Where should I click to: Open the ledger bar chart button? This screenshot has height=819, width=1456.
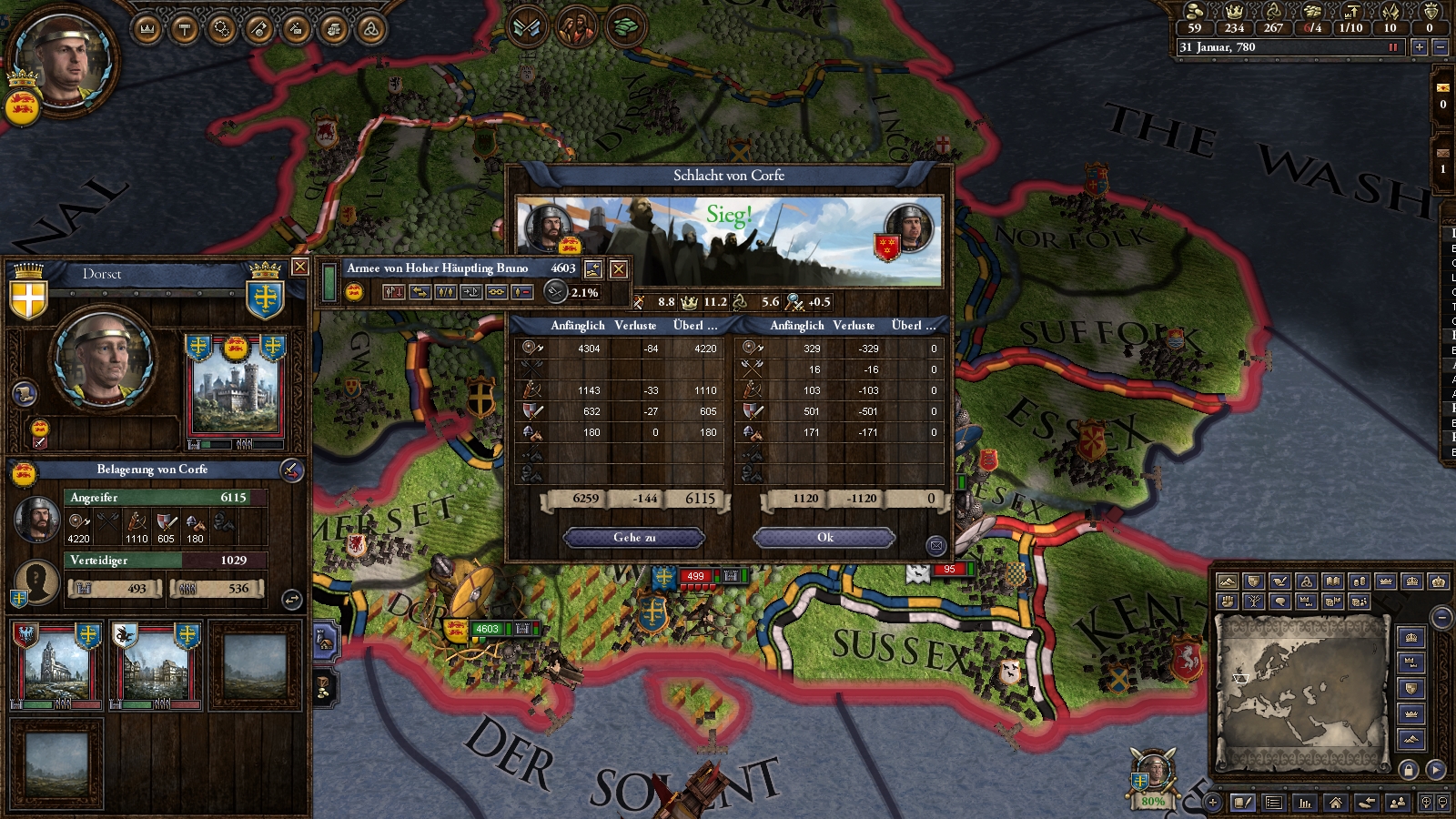[1305, 803]
